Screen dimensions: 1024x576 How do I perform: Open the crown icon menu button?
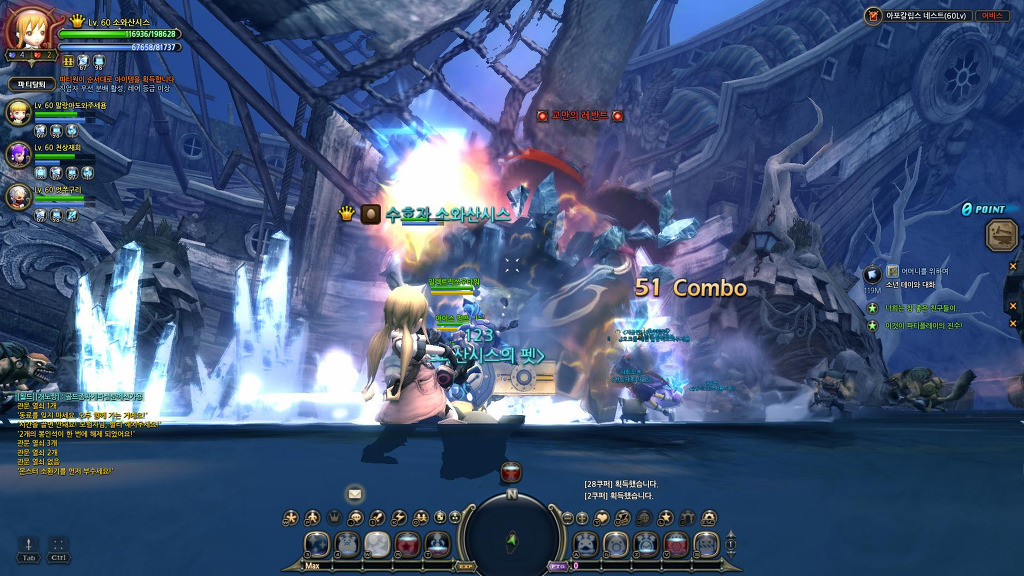334,518
